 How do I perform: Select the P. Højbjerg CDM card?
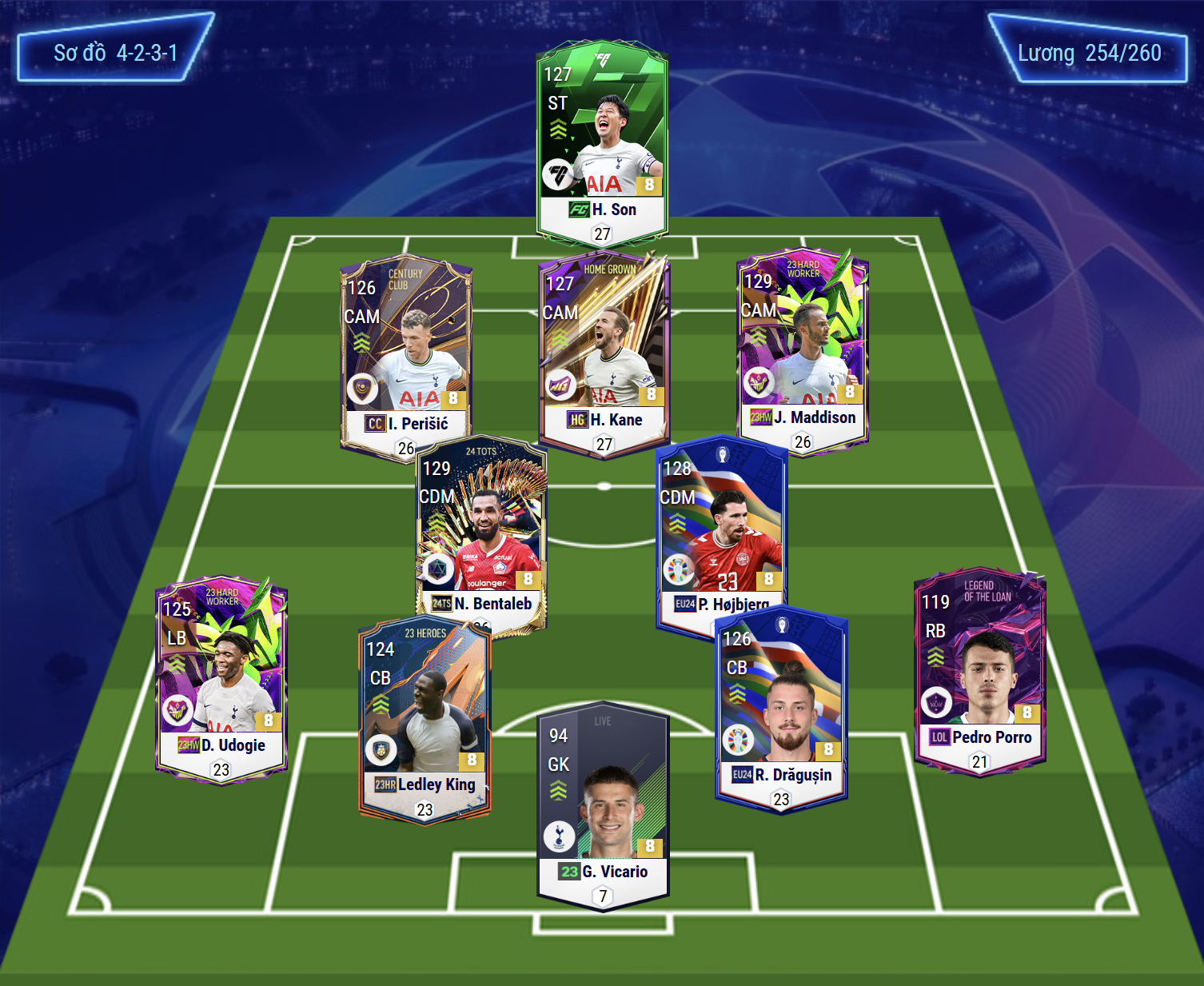coord(721,528)
